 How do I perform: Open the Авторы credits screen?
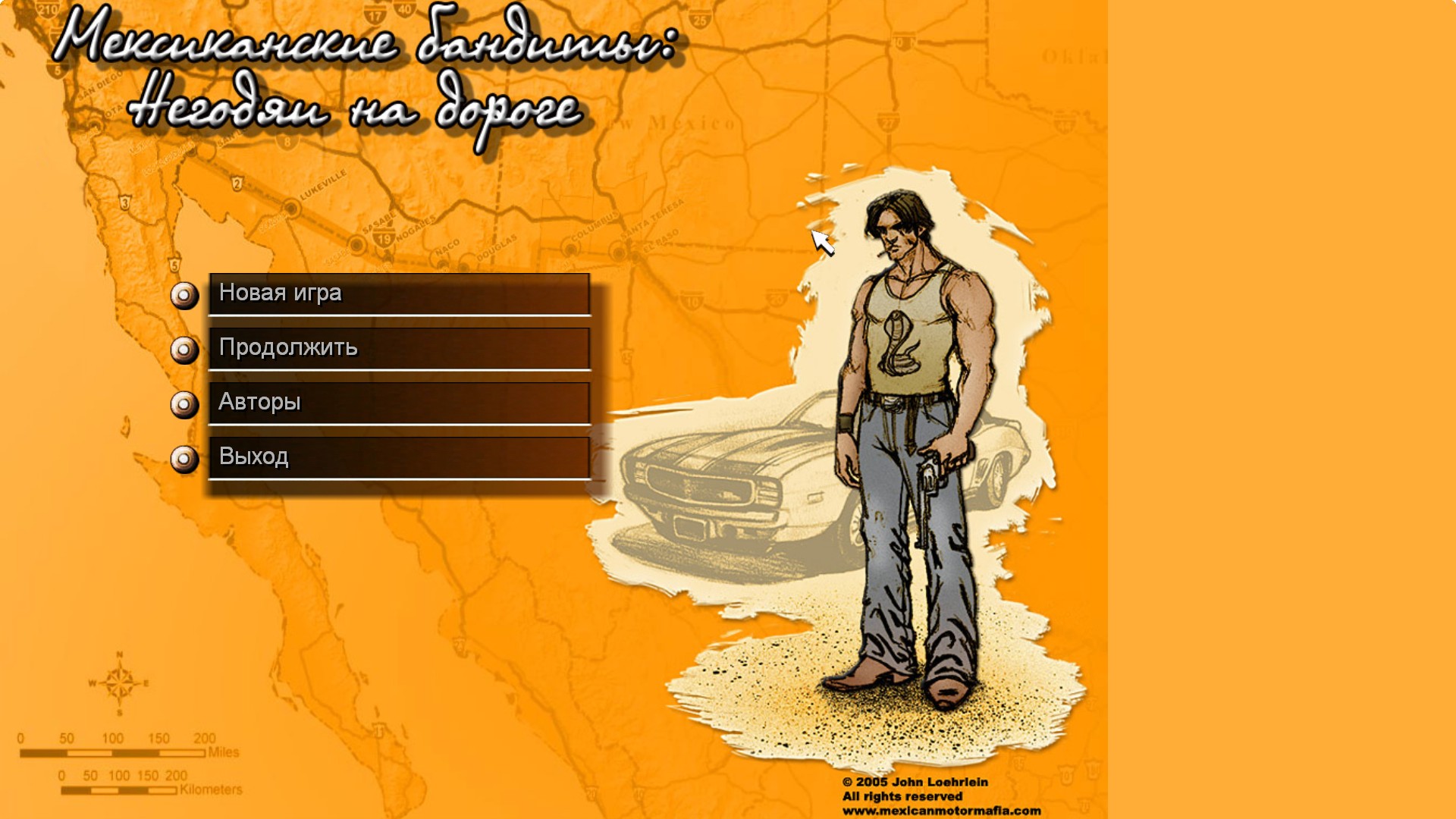coord(399,403)
